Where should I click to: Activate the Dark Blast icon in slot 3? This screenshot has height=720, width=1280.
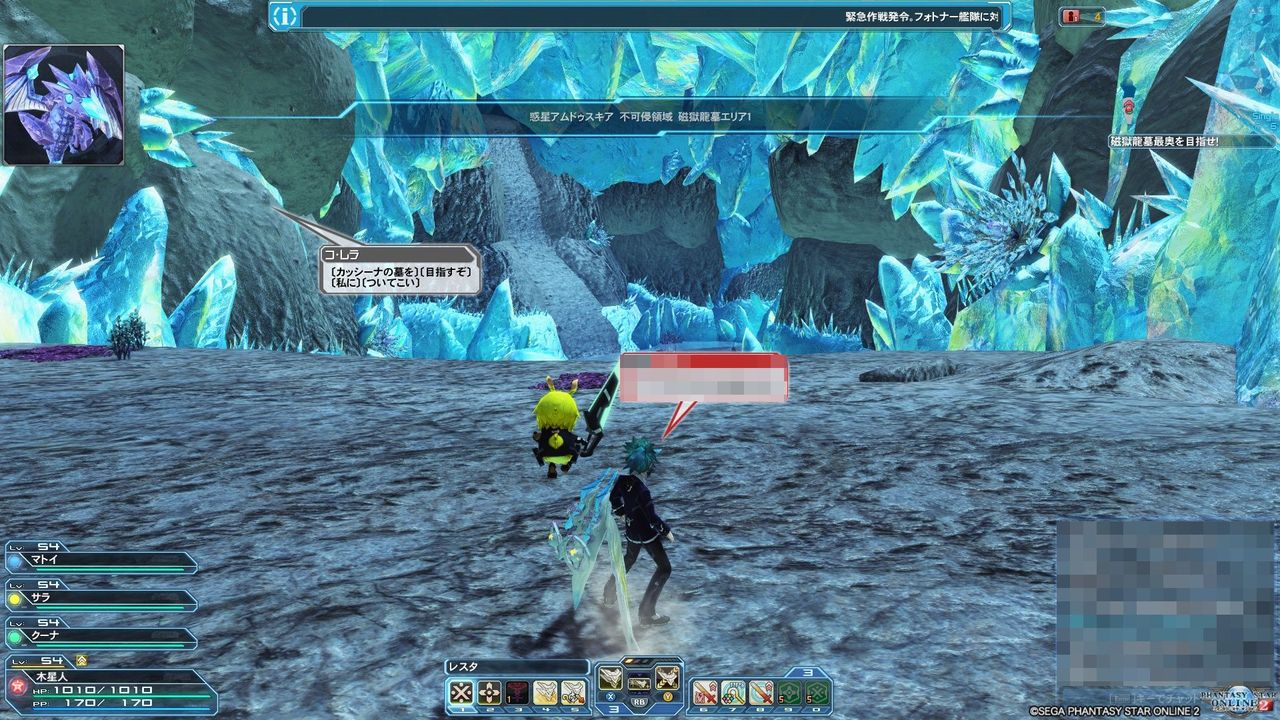tap(519, 692)
